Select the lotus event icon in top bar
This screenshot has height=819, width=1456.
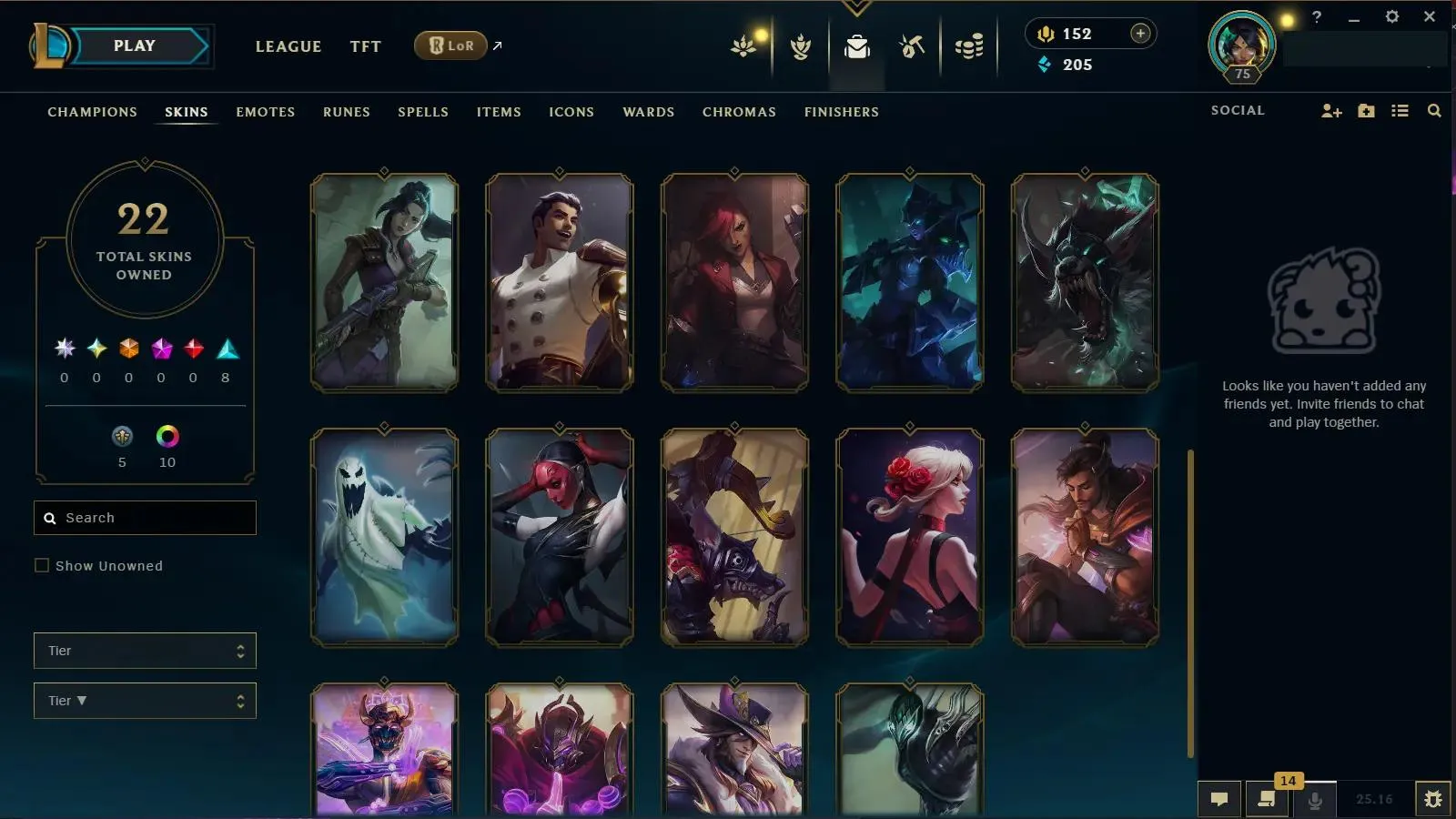coord(743,46)
